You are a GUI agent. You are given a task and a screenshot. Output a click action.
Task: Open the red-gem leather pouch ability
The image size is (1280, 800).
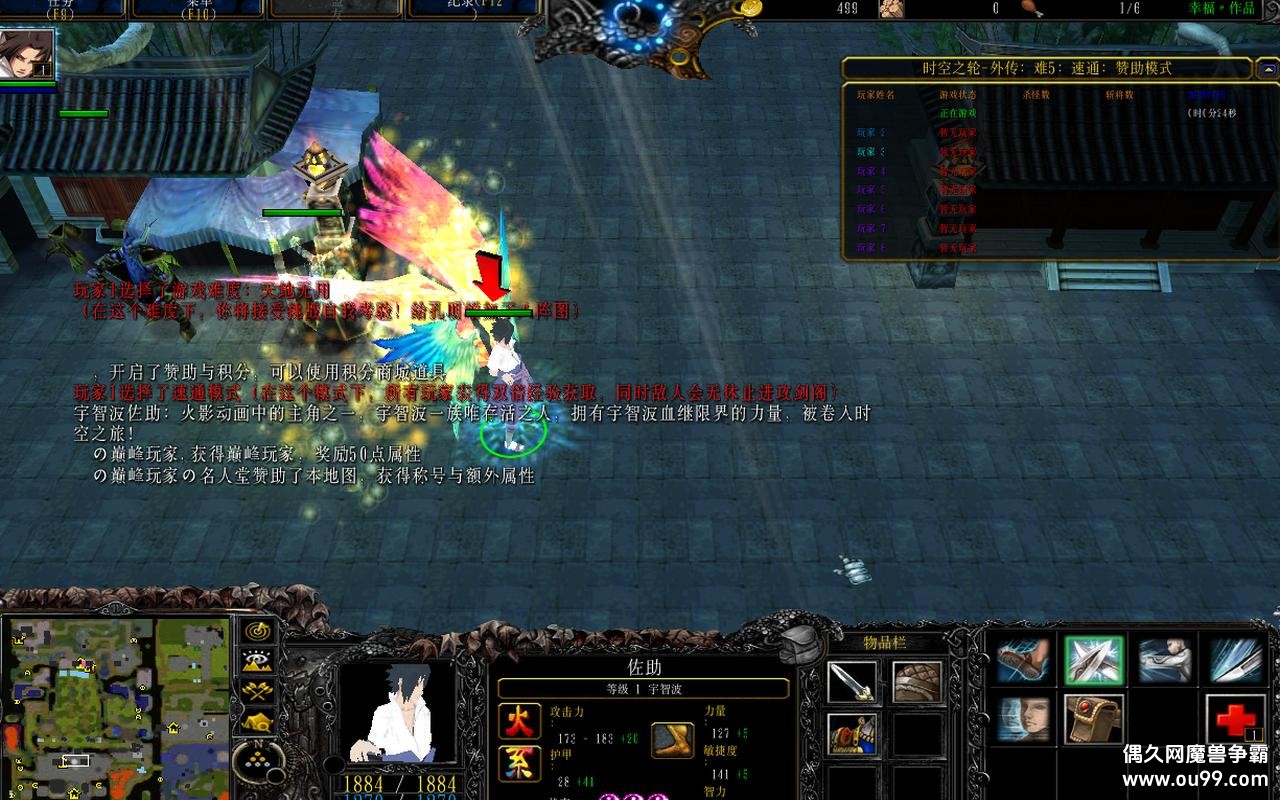1094,719
